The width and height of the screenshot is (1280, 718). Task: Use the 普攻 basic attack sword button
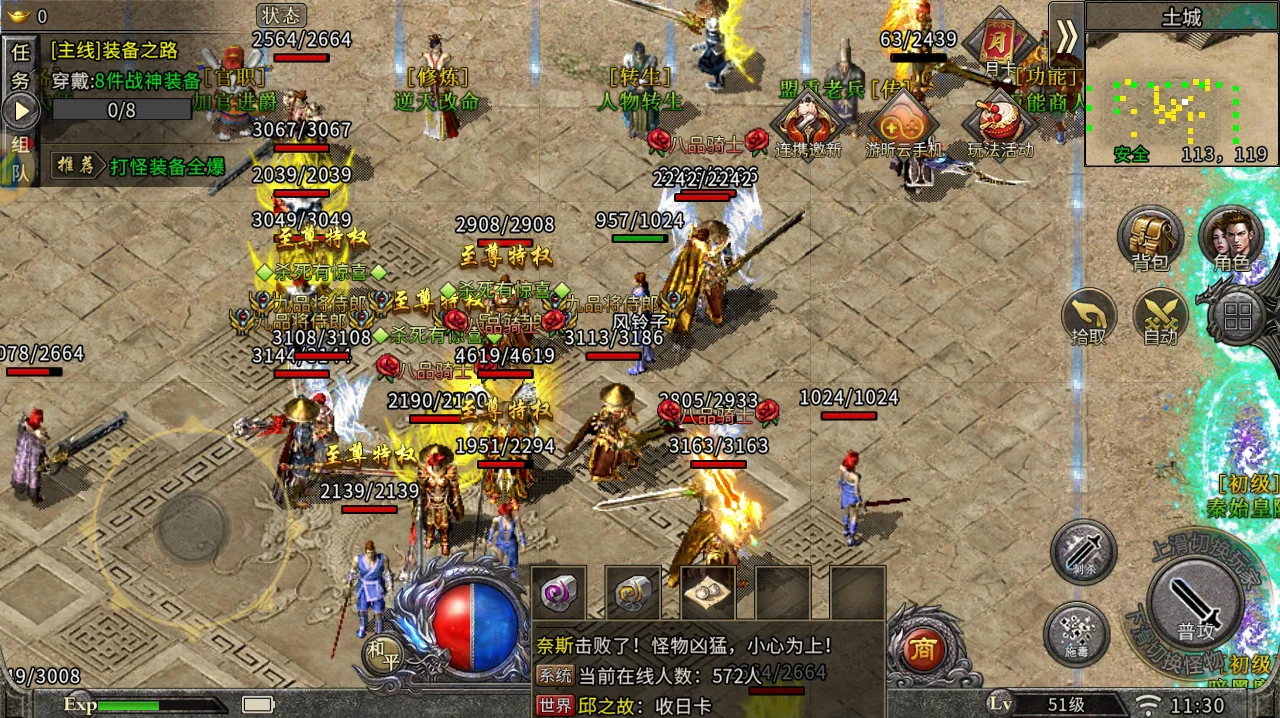click(1194, 604)
